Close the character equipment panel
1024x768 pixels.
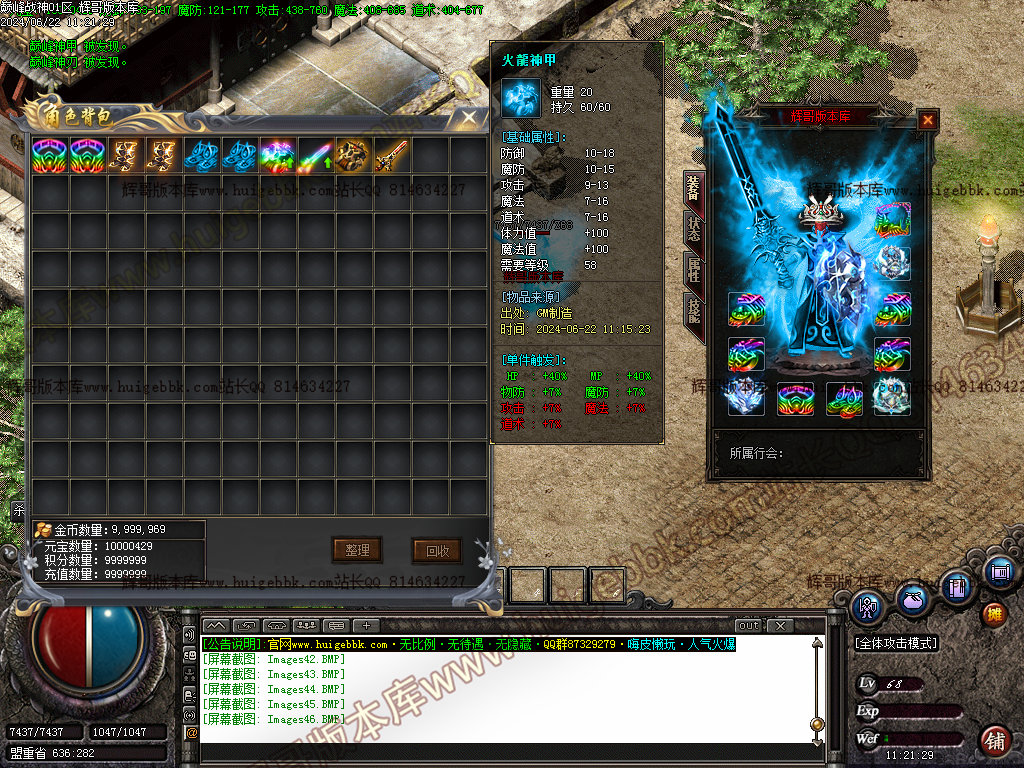[928, 120]
